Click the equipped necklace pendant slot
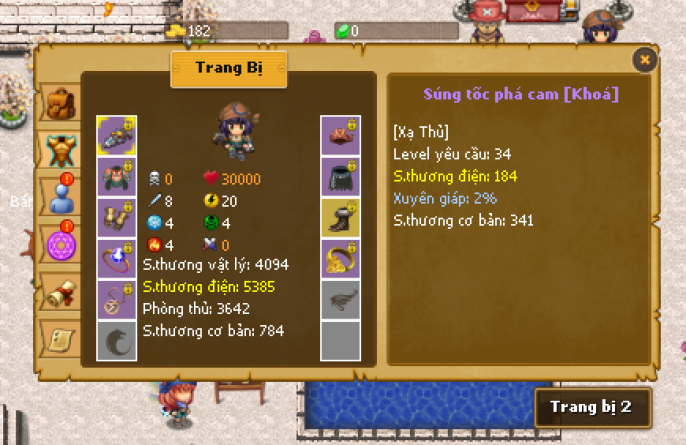Screen dimensions: 686x445 [116, 299]
